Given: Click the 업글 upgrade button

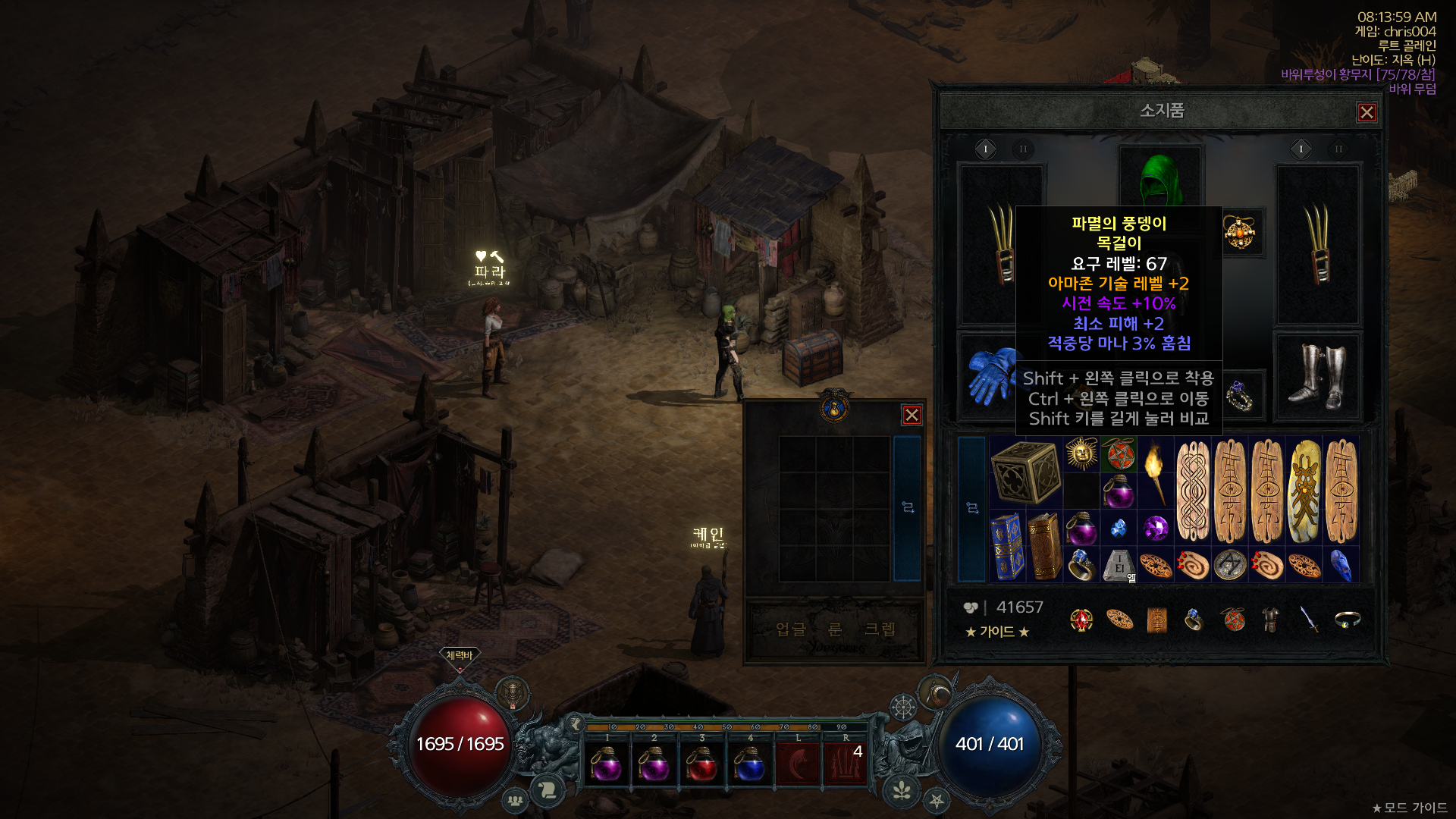Looking at the screenshot, I should tap(790, 629).
